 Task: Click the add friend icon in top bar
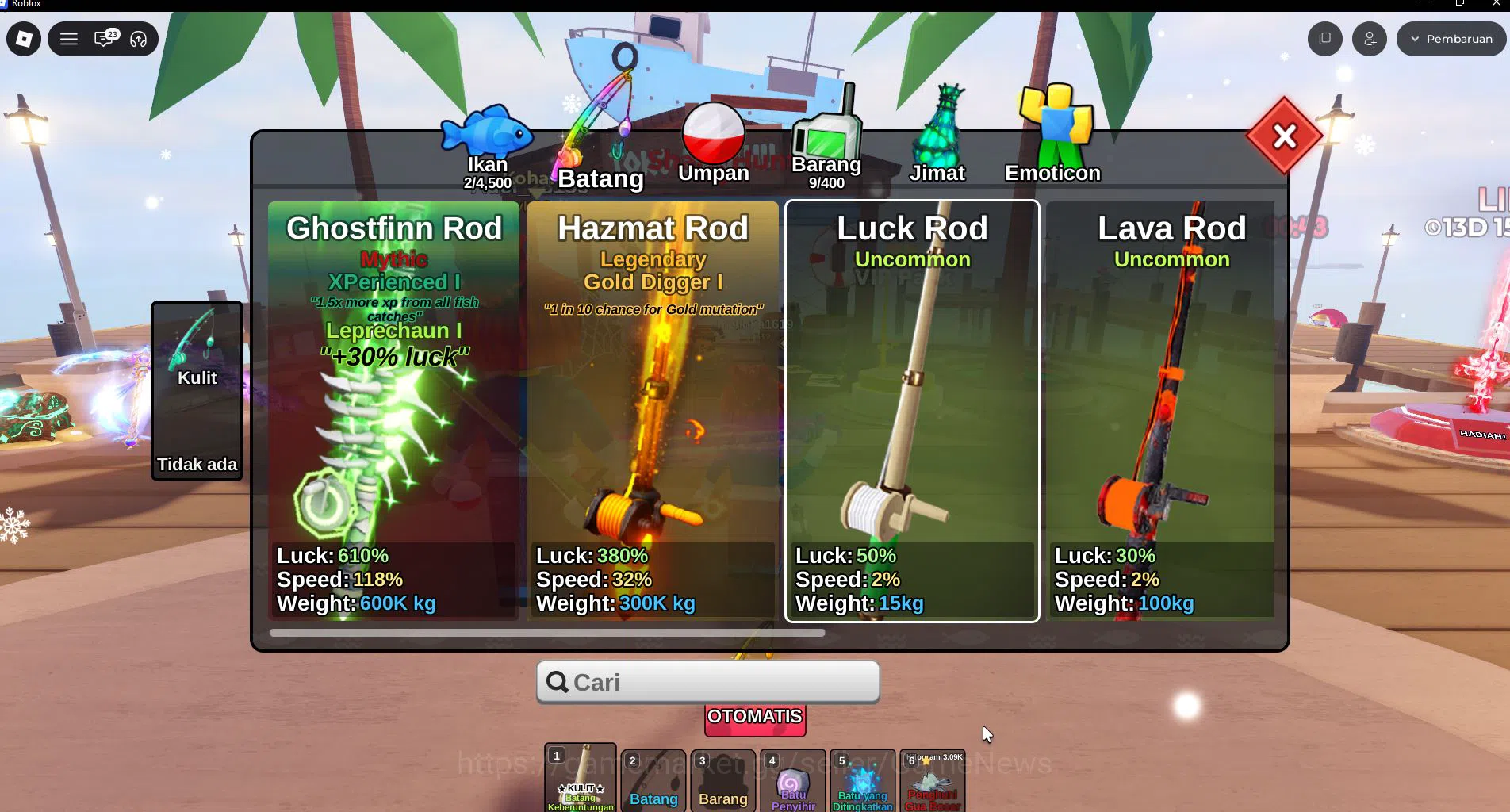(x=1369, y=38)
